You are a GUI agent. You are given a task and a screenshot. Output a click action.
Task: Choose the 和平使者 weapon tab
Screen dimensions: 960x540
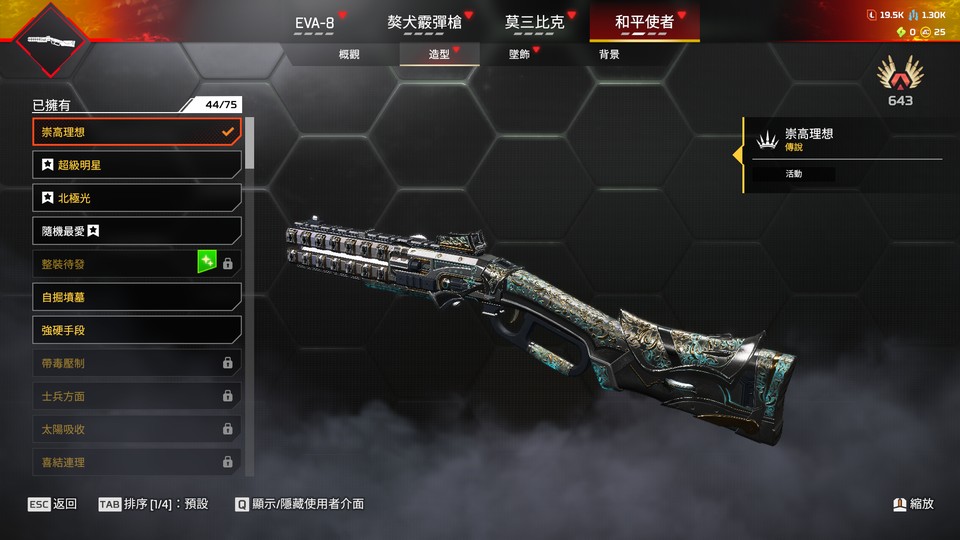point(644,22)
